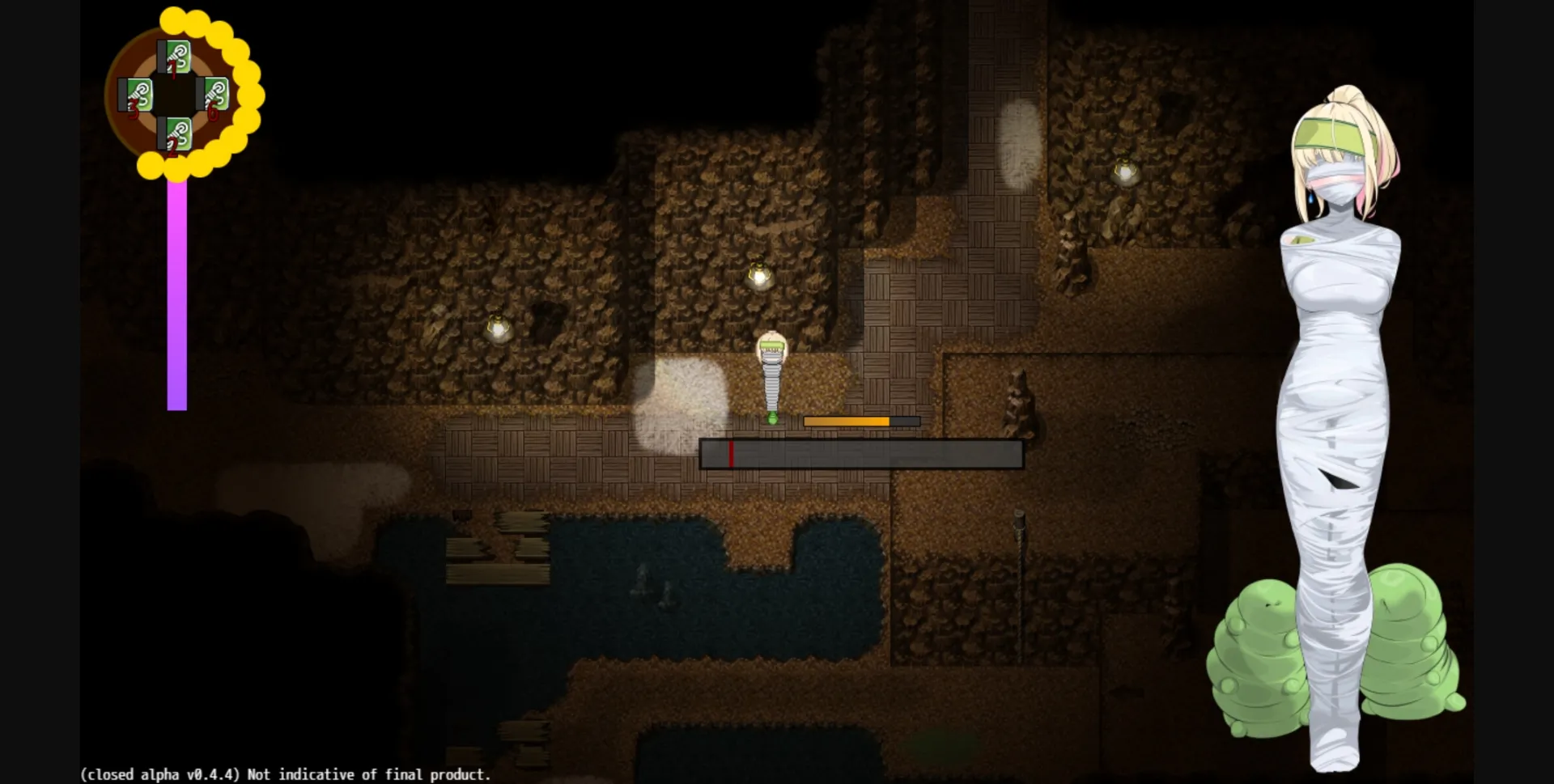The width and height of the screenshot is (1554, 784).
Task: Click the pink vertical meter below the wheel
Action: 177,291
